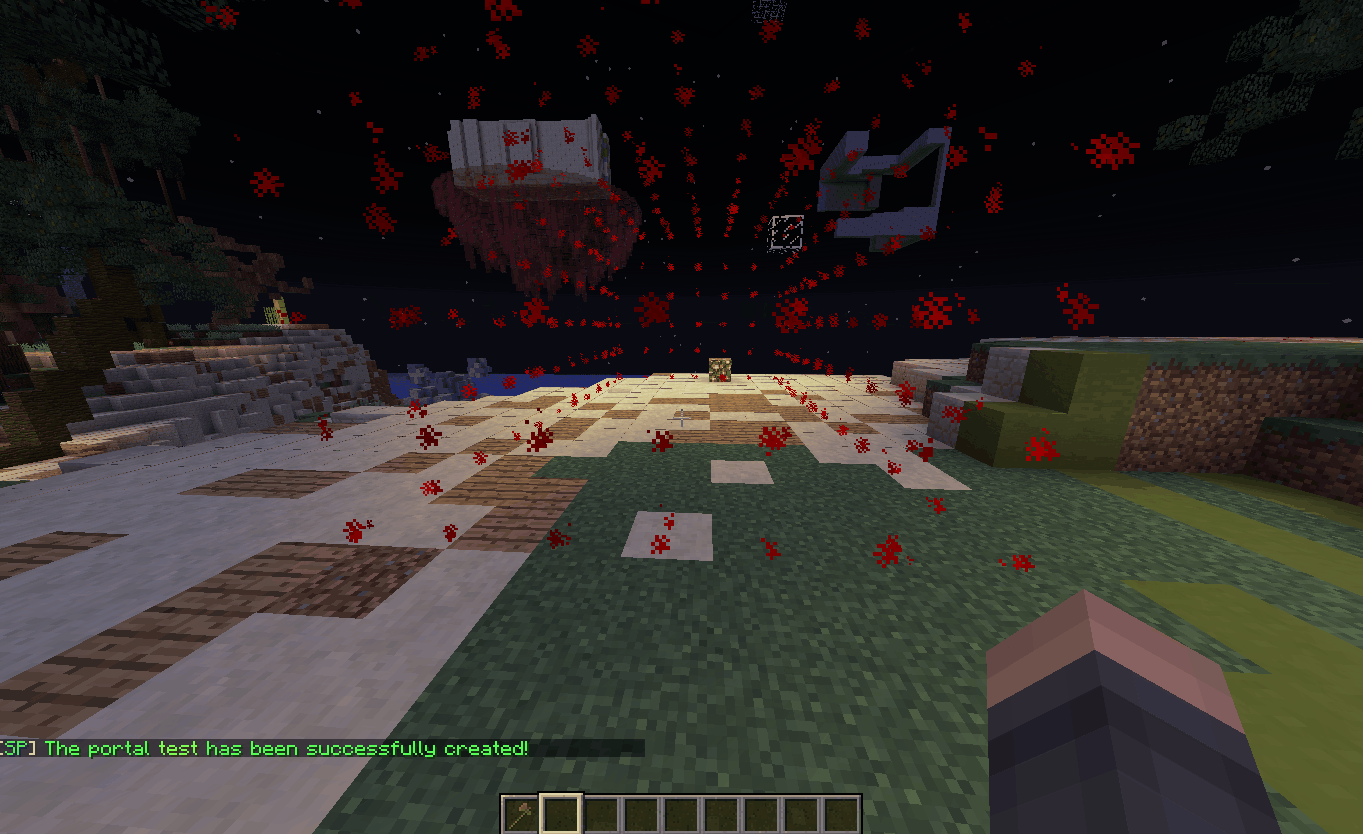
Task: Click the portal test chat message
Action: pyautogui.click(x=287, y=748)
